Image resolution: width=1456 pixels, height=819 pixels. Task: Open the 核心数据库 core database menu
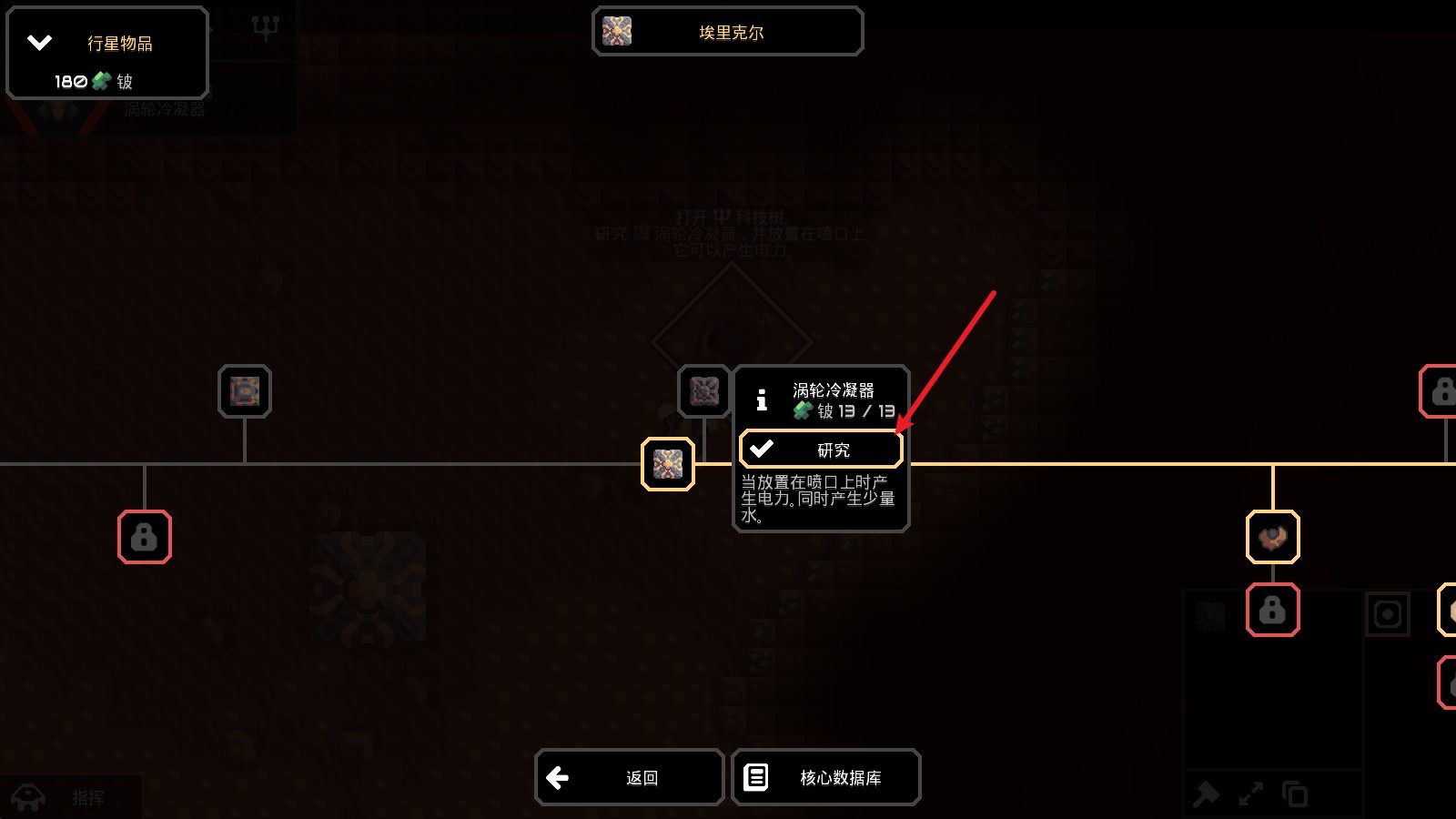[825, 777]
